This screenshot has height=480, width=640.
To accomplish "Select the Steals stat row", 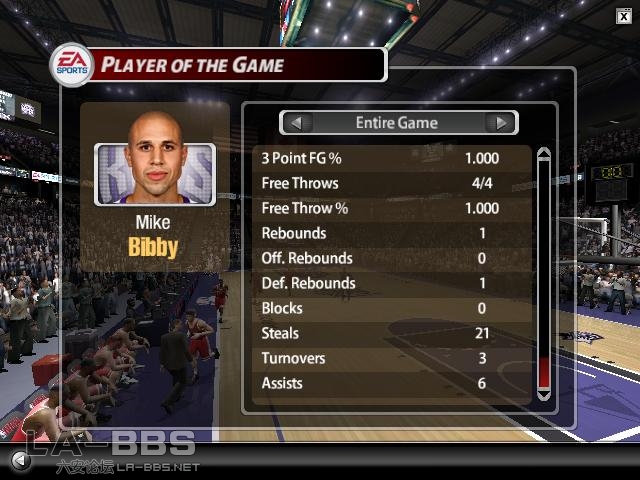I will [390, 333].
